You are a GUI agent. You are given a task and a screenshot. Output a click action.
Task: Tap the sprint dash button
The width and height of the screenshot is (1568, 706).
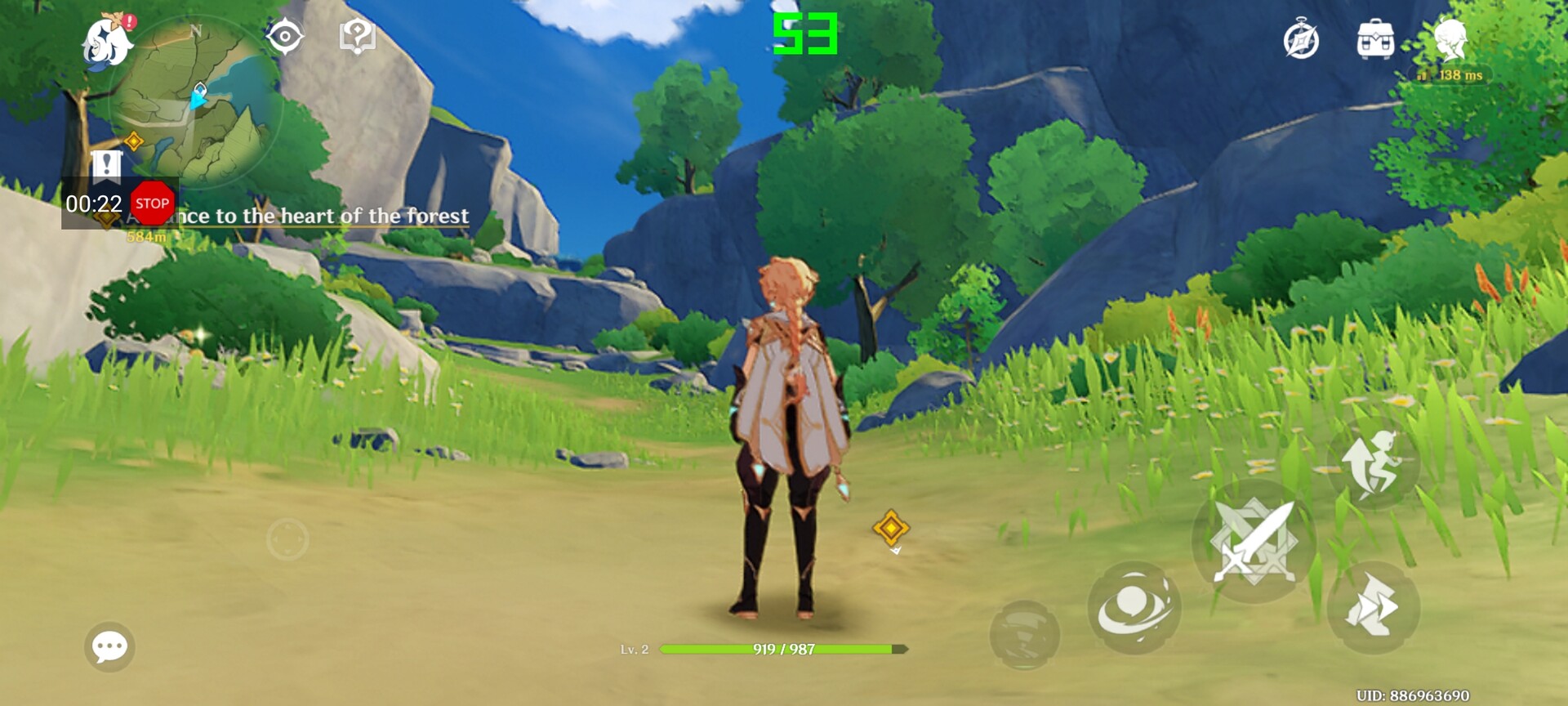click(x=1374, y=608)
